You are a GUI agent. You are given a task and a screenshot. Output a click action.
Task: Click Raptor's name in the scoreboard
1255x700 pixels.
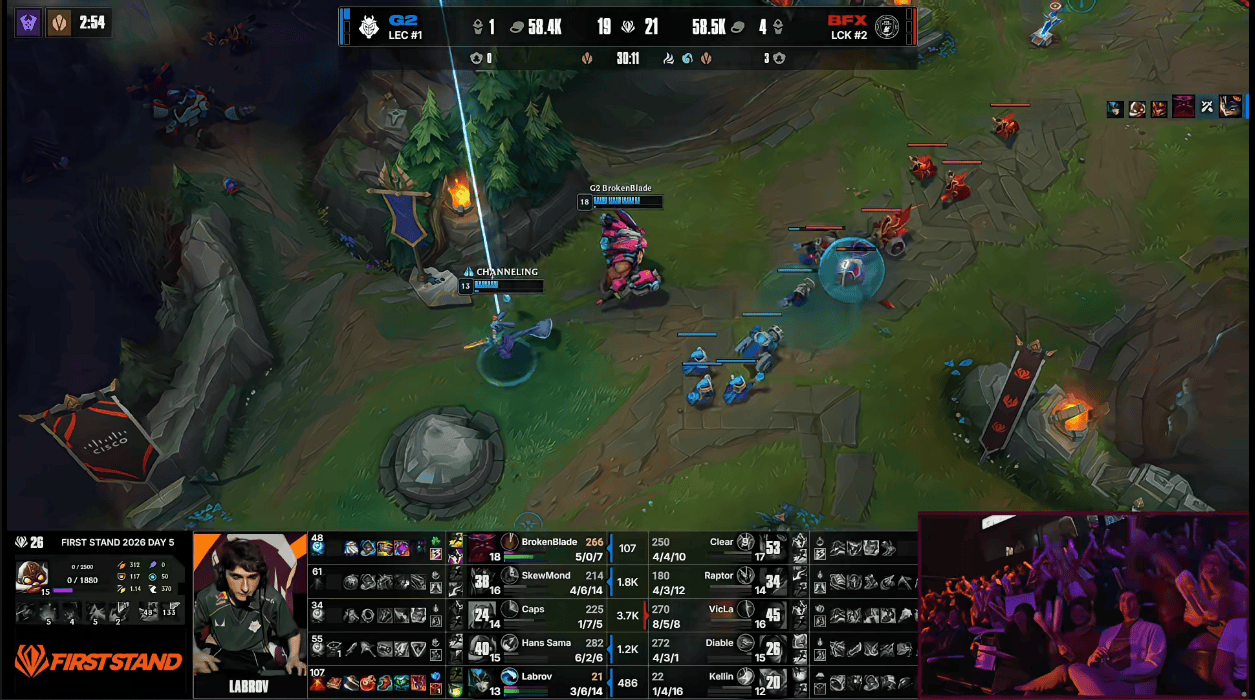tap(718, 575)
